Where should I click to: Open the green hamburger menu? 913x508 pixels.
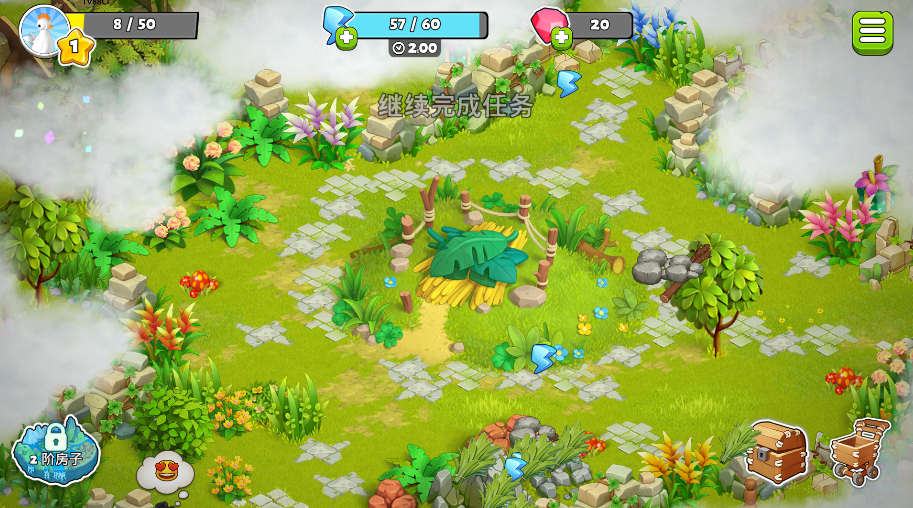coord(872,32)
